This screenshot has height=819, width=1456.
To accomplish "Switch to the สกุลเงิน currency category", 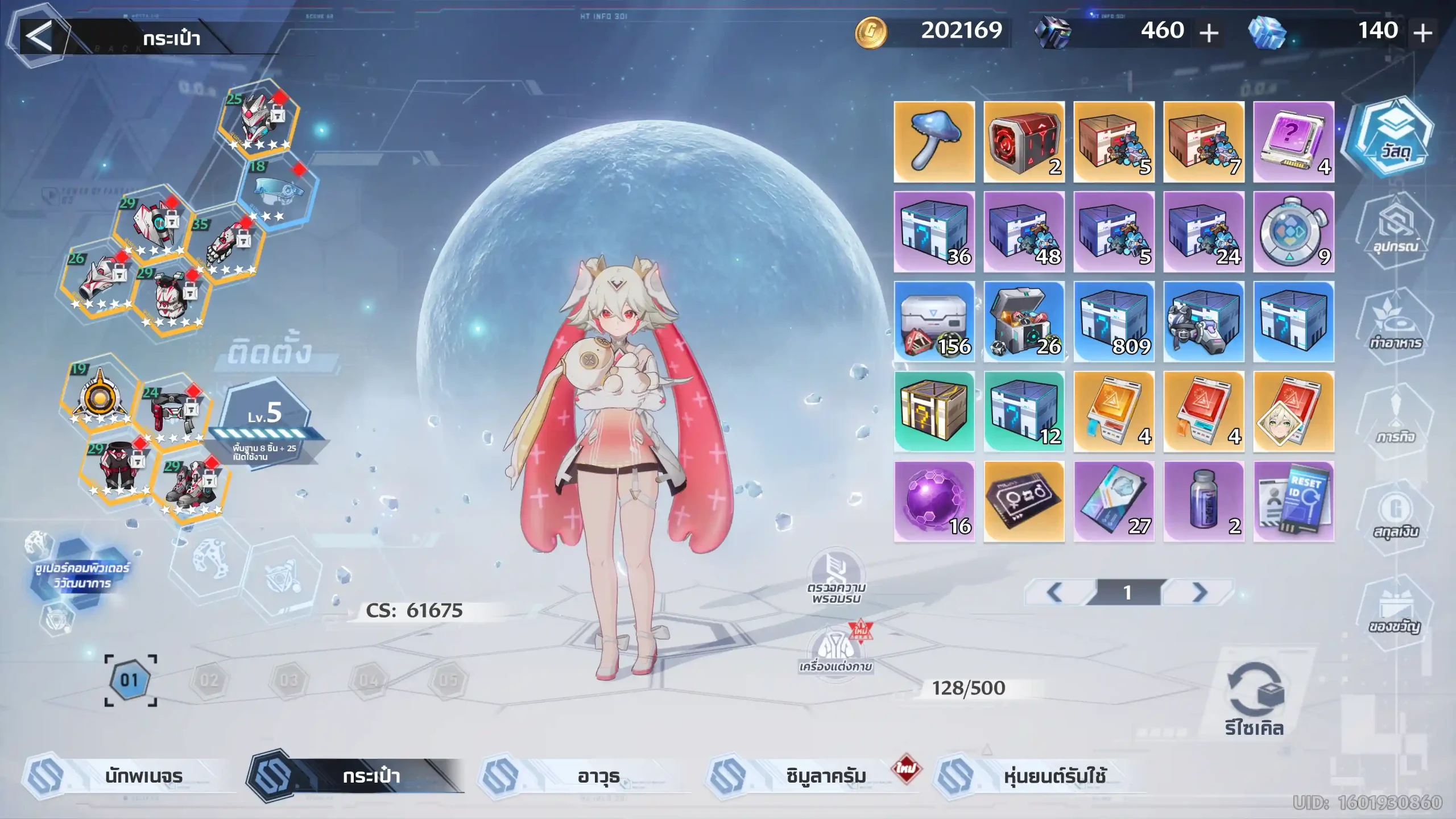I will tap(1395, 514).
